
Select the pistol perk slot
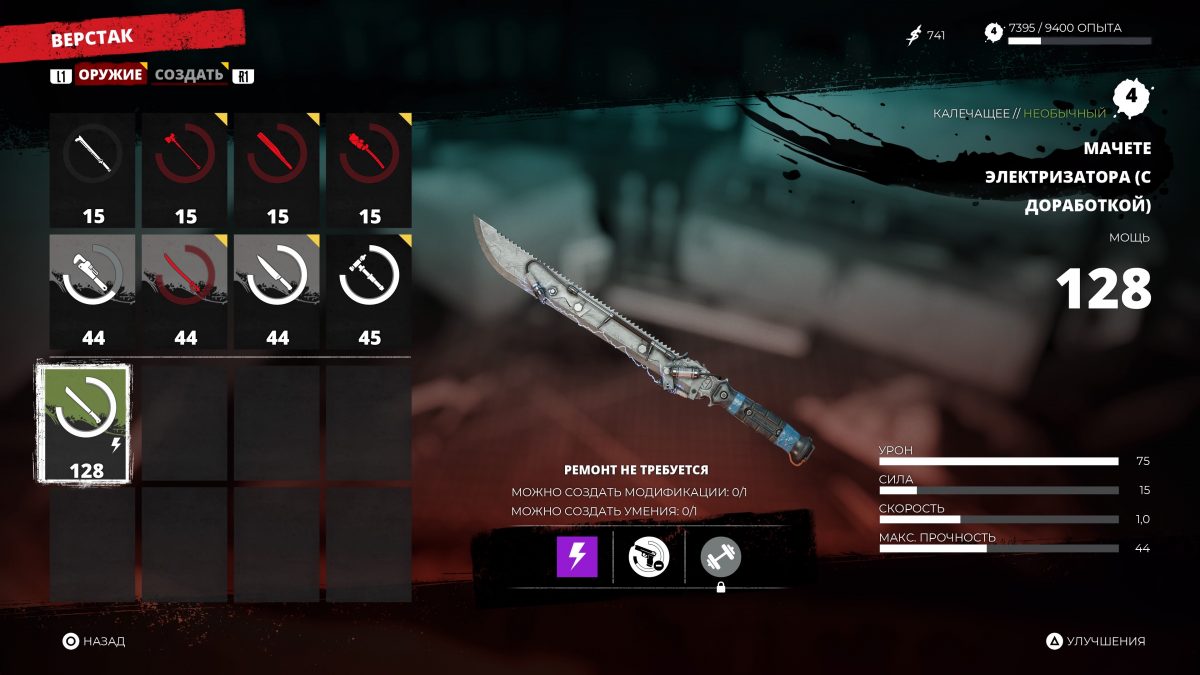coord(648,557)
